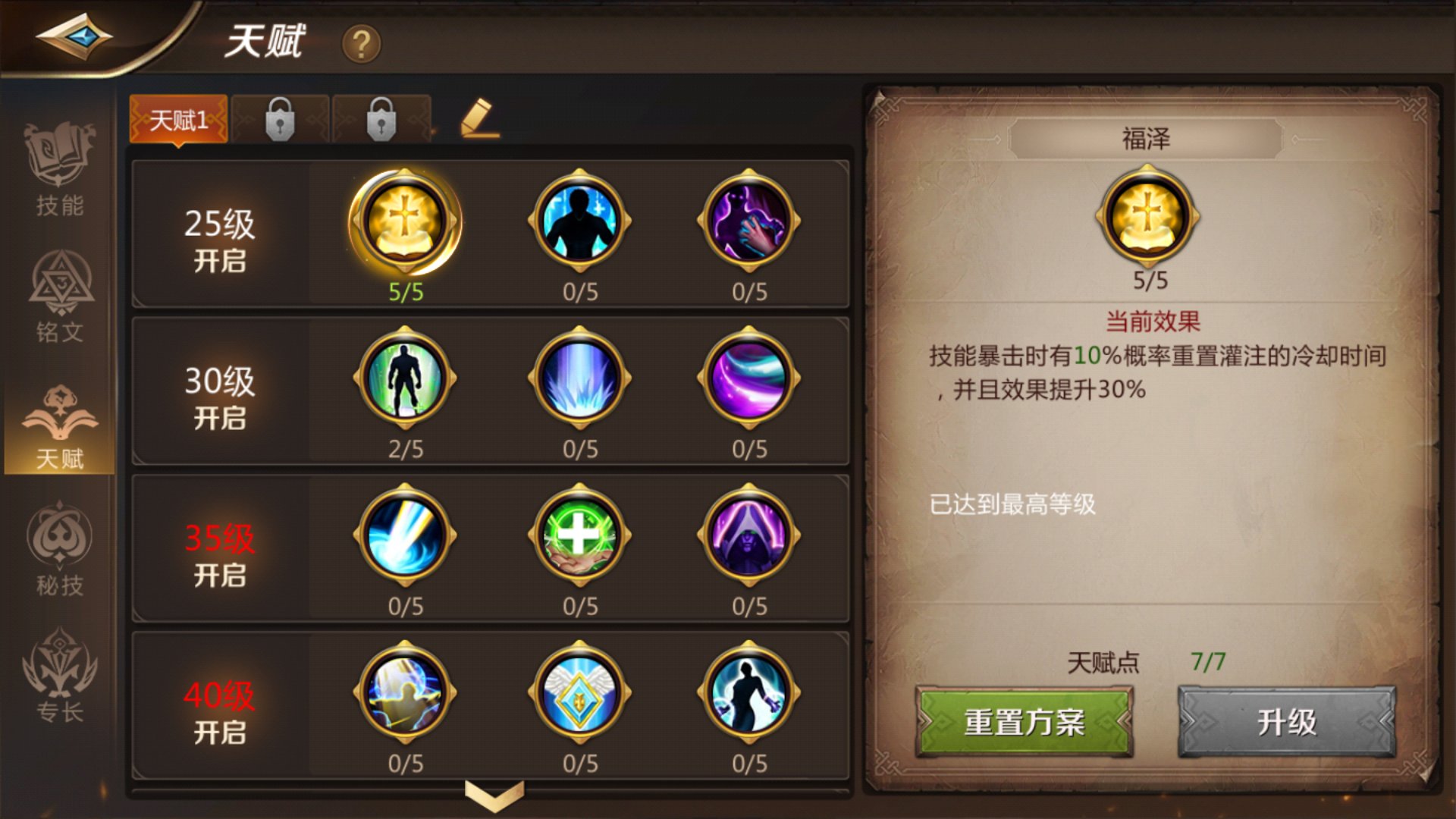Switch to the 天赋1 tab

(x=180, y=119)
